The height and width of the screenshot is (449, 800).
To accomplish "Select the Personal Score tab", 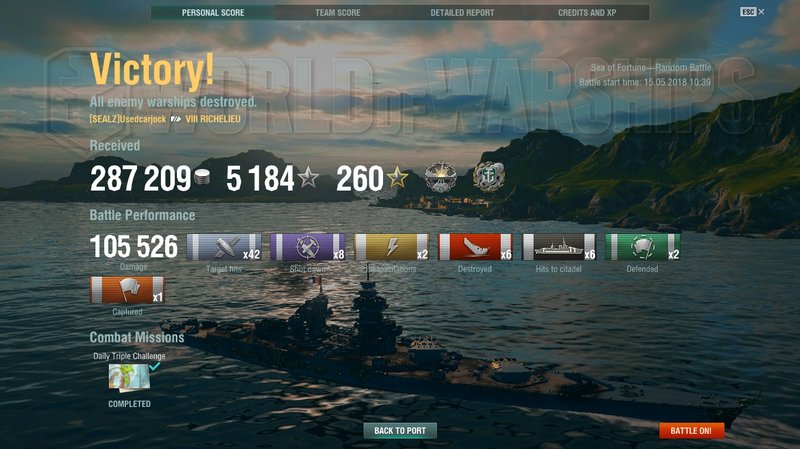I will click(213, 13).
